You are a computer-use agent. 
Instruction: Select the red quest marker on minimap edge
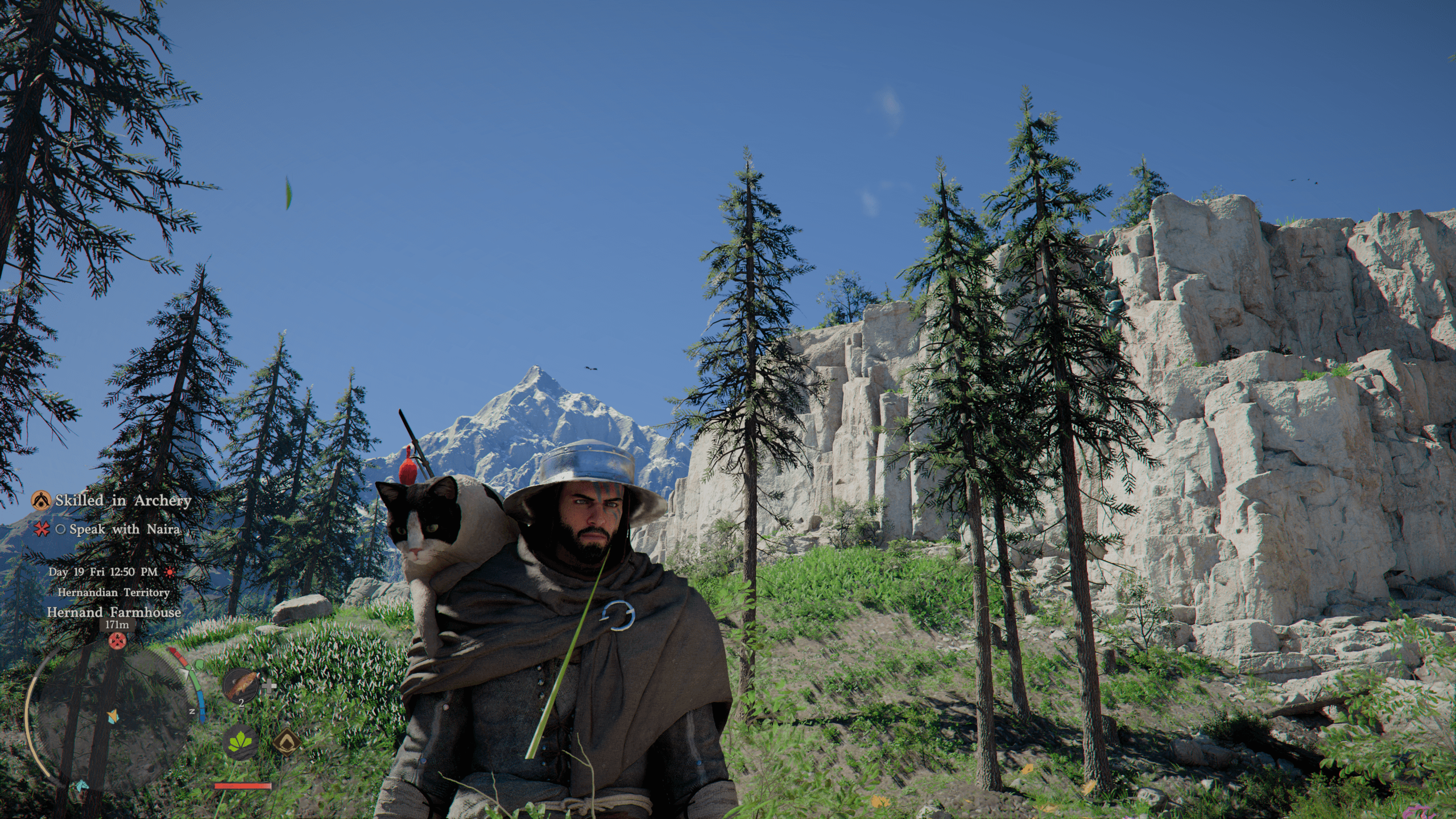[116, 642]
